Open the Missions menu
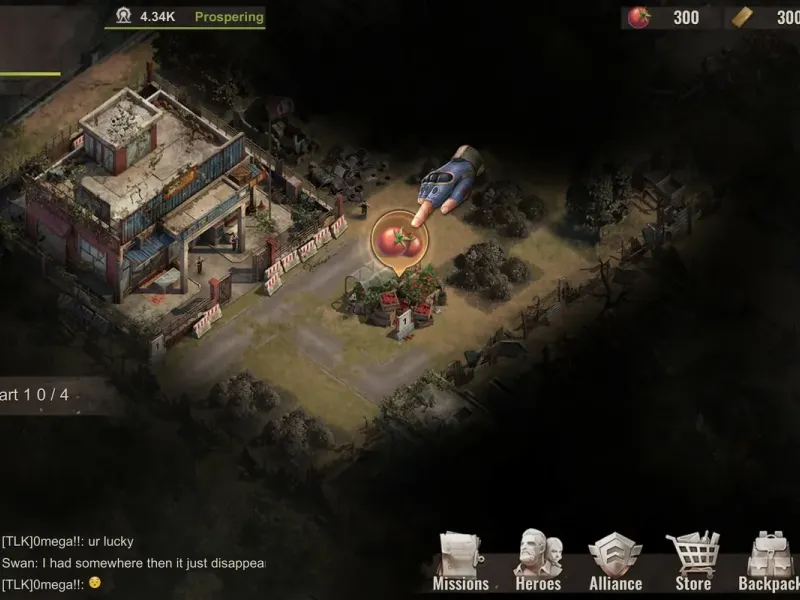This screenshot has height=600, width=800. 461,562
